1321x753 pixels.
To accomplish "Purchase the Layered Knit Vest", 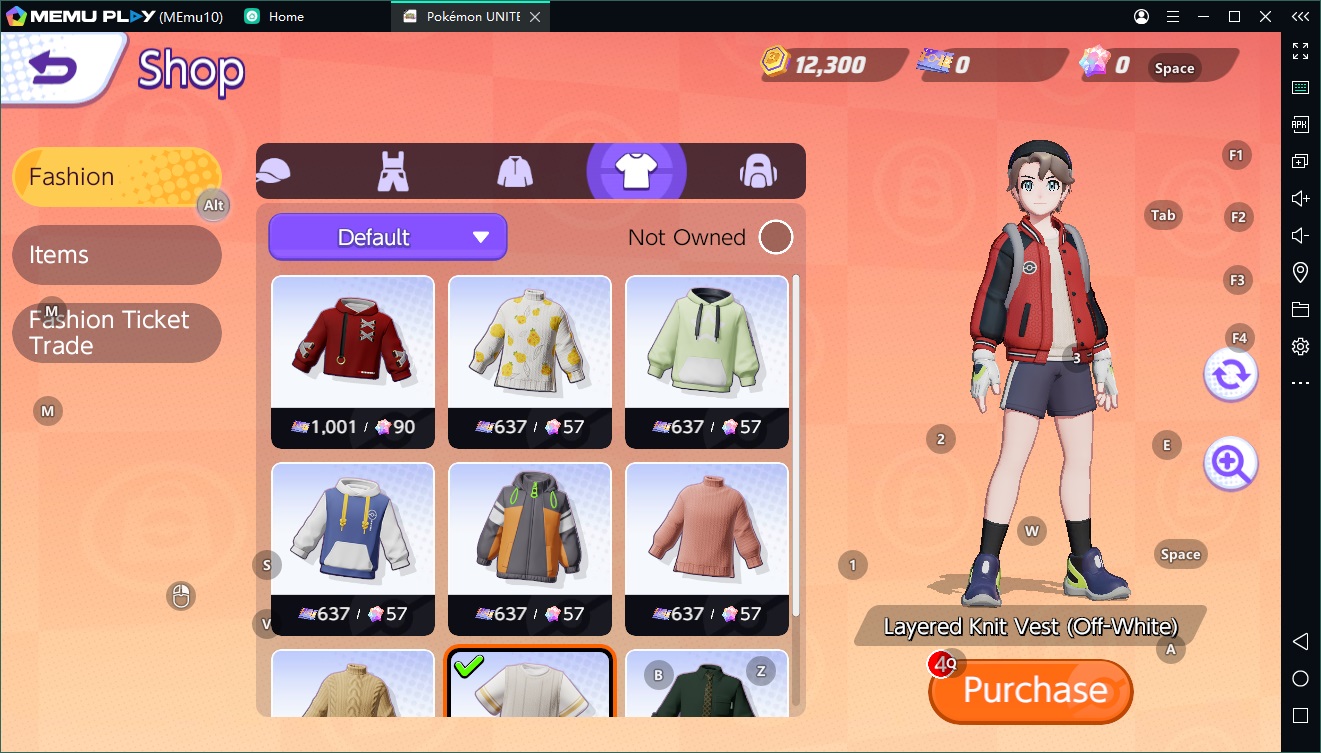I will 1032,691.
